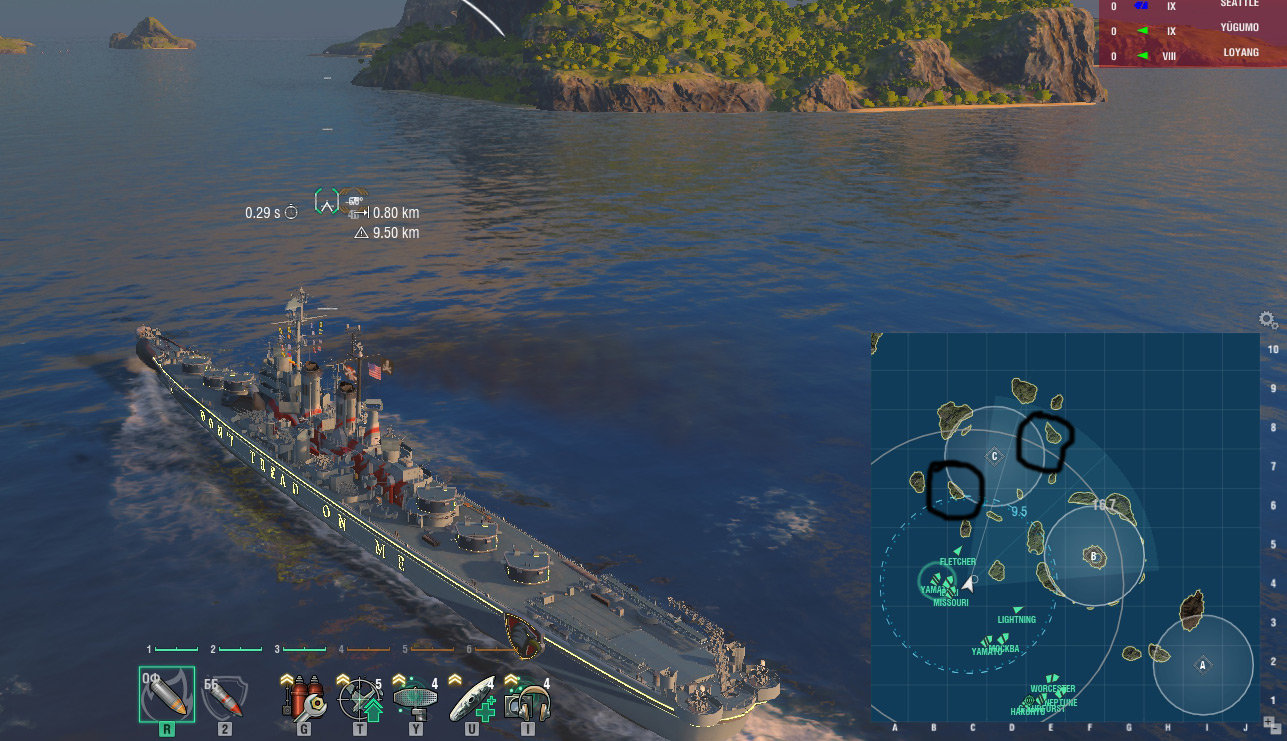This screenshot has height=741, width=1287.
Task: Click capture point A on the minimap
Action: (1203, 665)
